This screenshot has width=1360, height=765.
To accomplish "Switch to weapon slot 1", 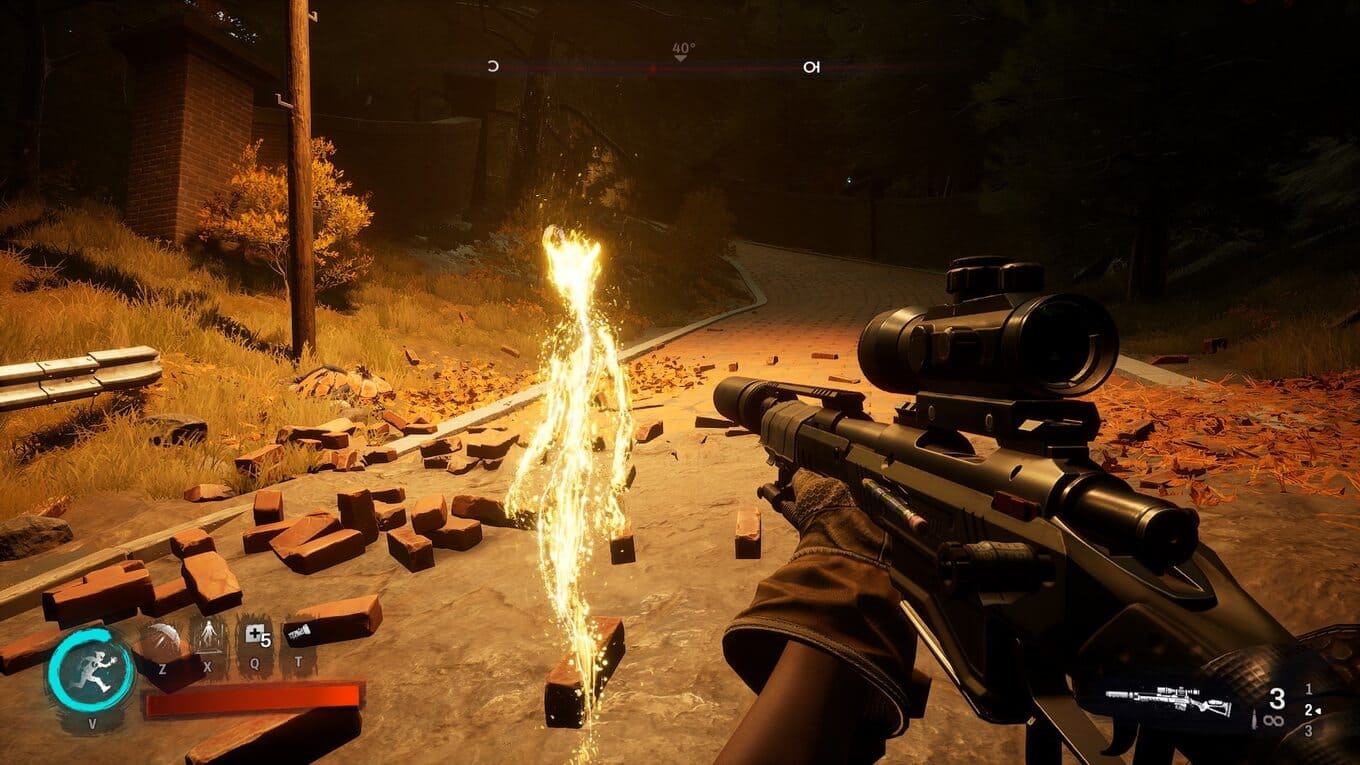I will 1309,689.
